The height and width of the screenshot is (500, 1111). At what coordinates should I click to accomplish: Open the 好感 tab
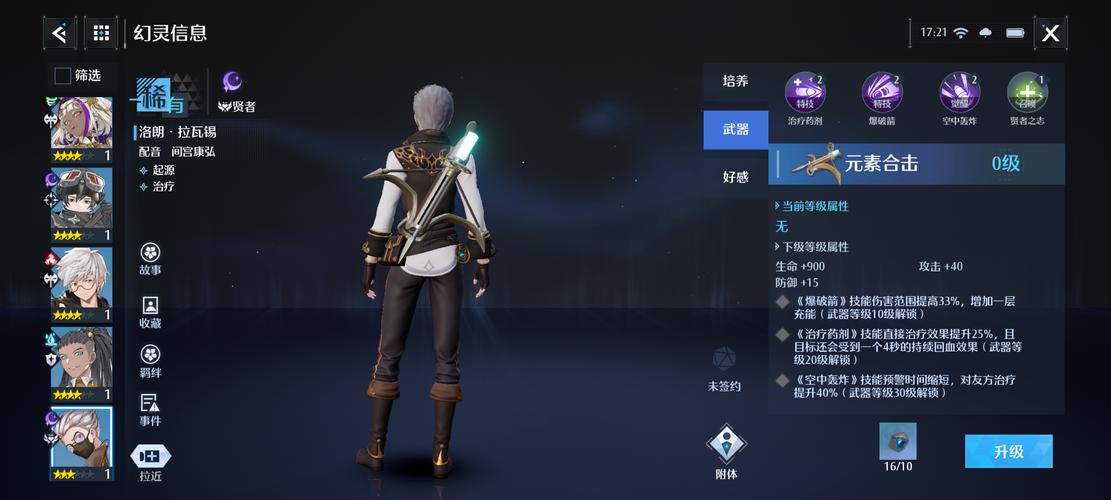(735, 177)
